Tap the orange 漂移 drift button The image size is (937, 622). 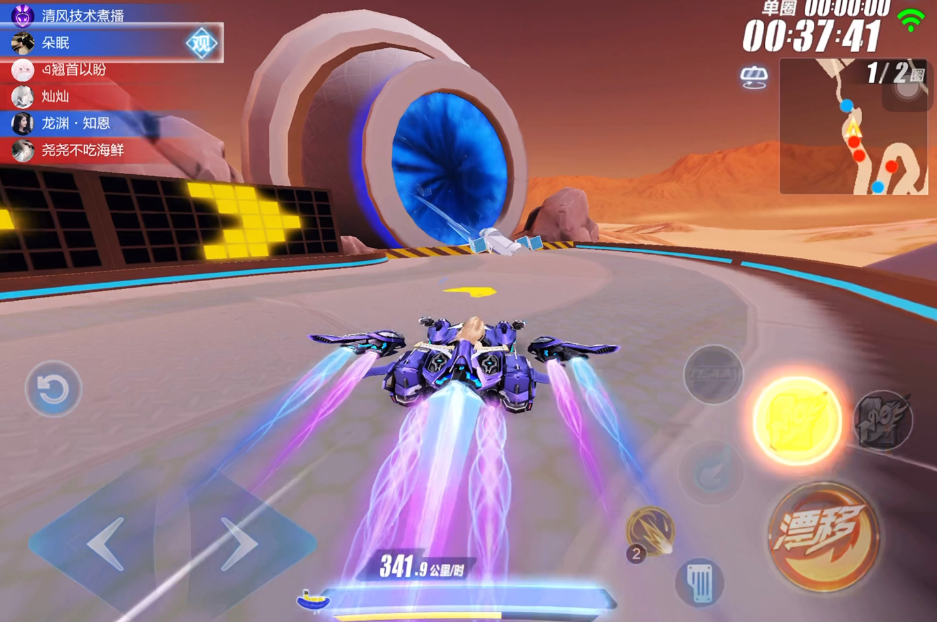823,536
